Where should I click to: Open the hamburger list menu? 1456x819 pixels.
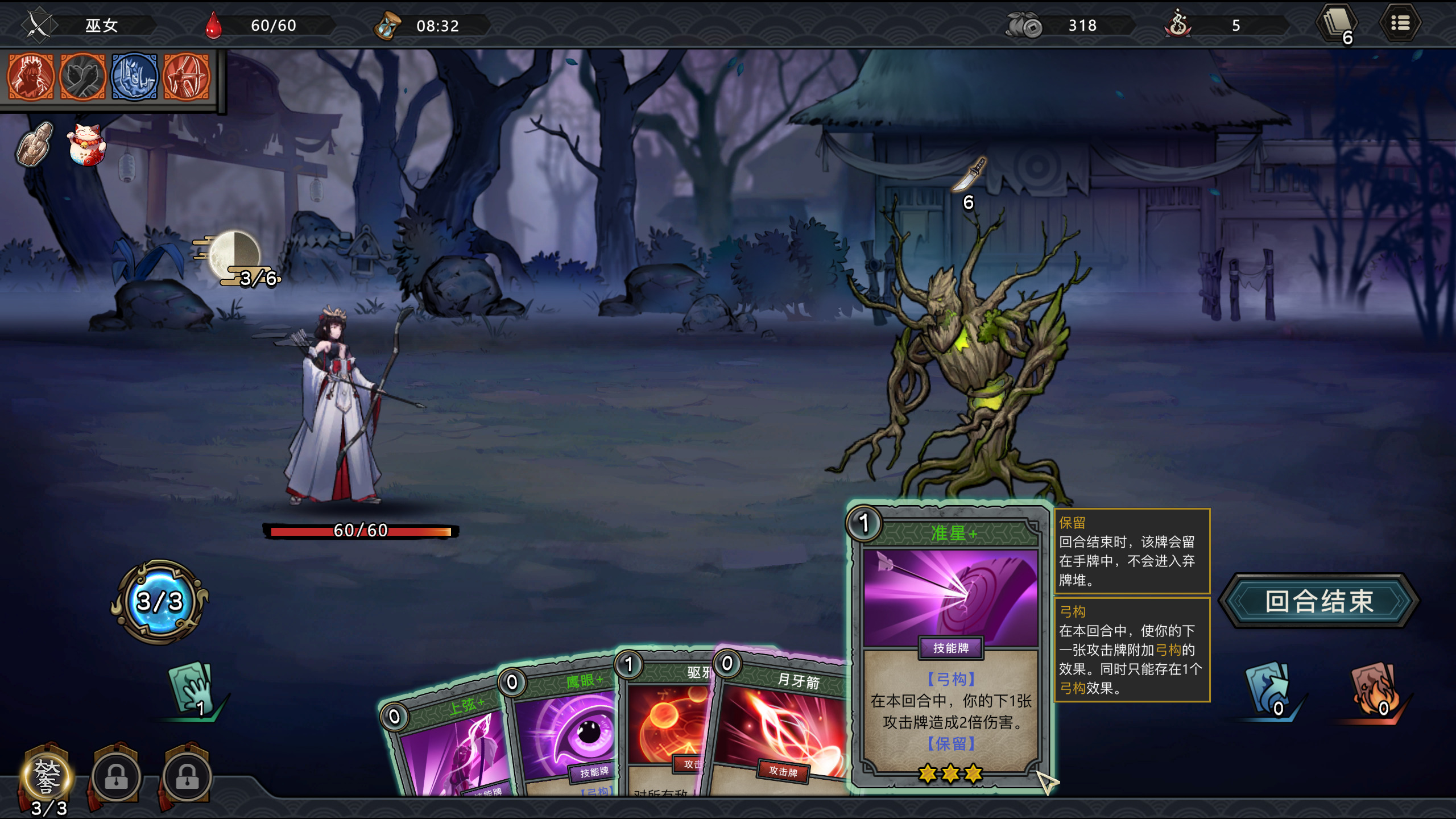pyautogui.click(x=1400, y=24)
